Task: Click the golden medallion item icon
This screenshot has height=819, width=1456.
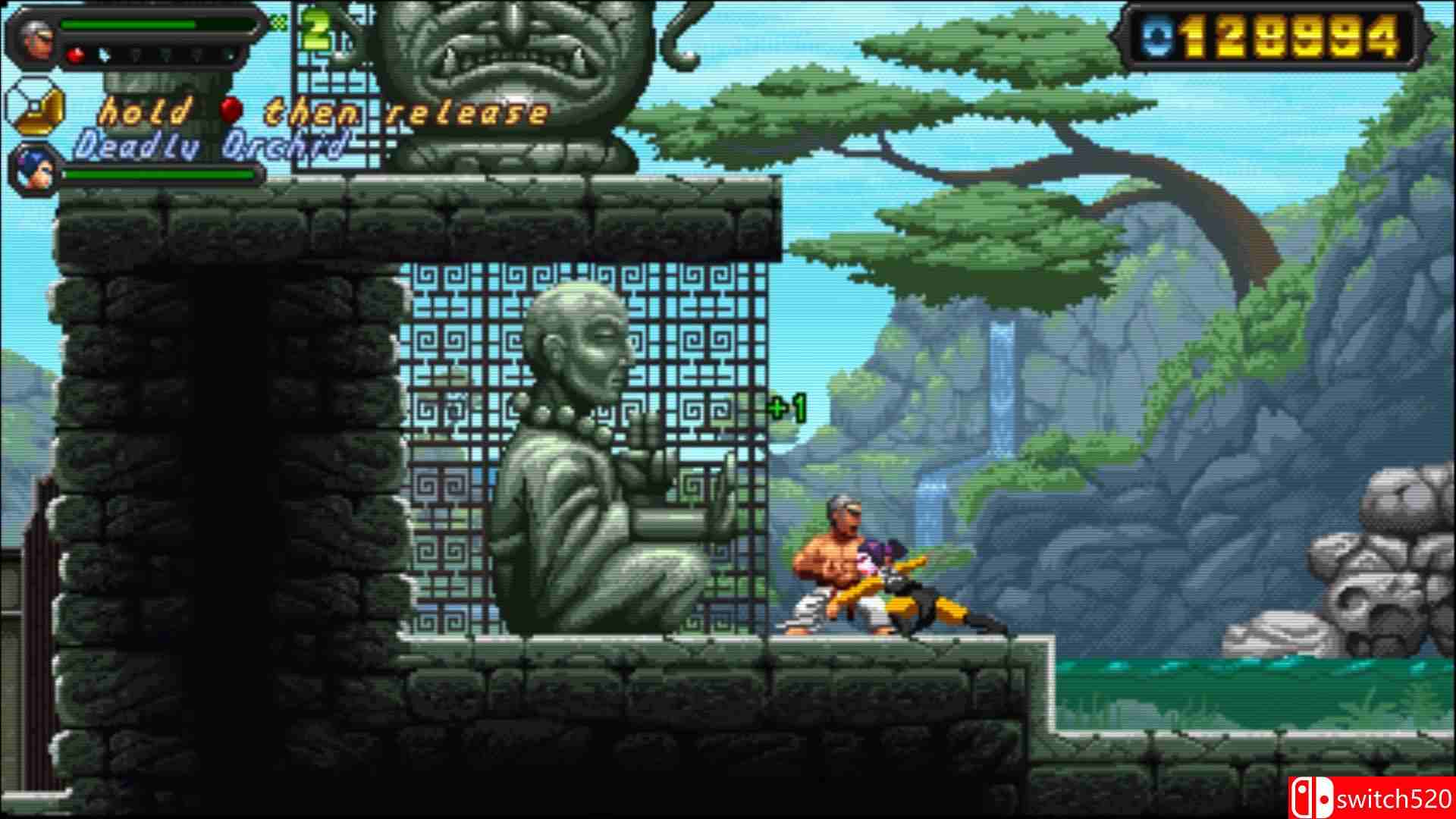Action: pyautogui.click(x=37, y=111)
